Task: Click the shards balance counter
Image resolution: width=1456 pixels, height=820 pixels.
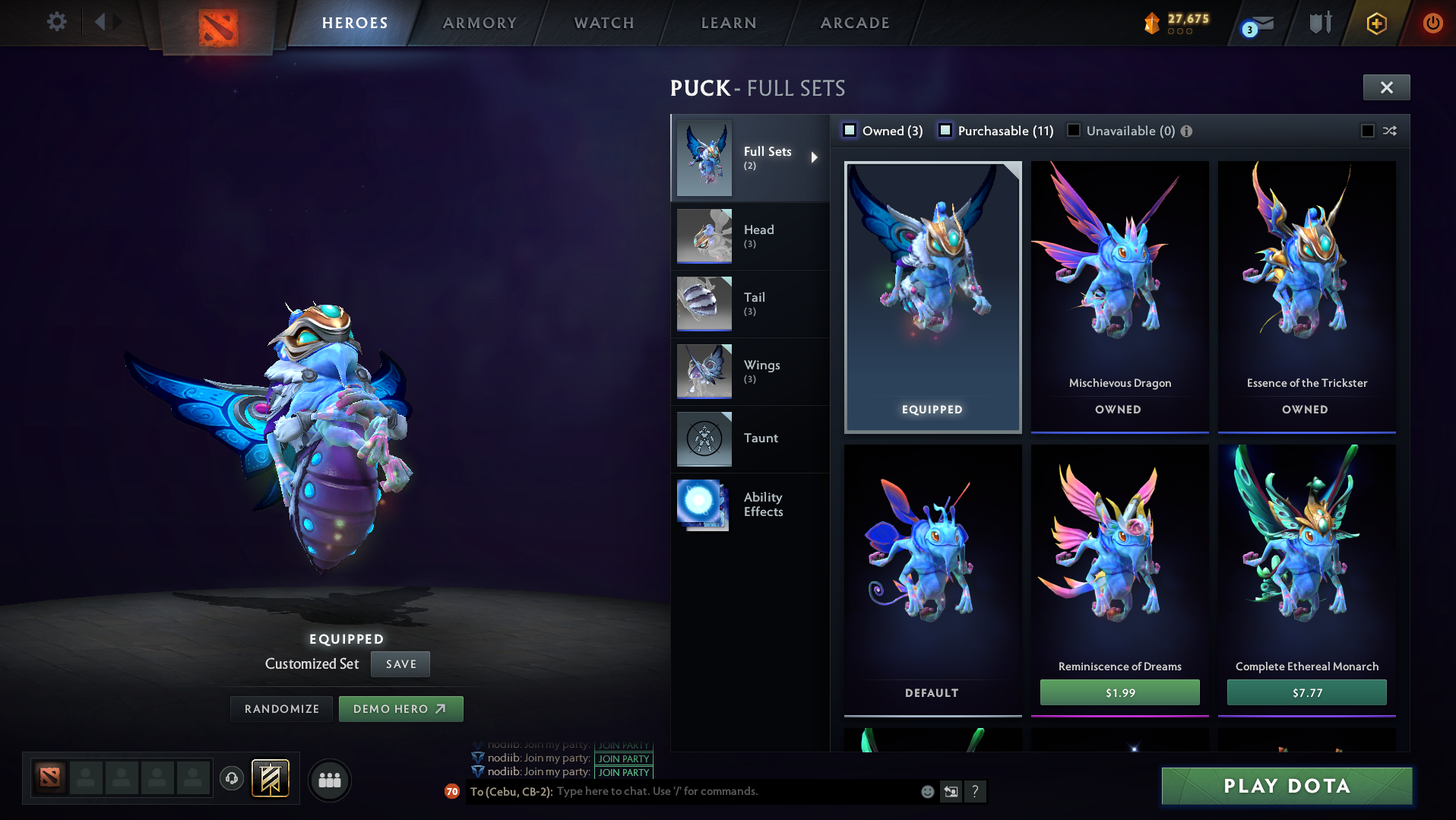Action: tap(1176, 22)
